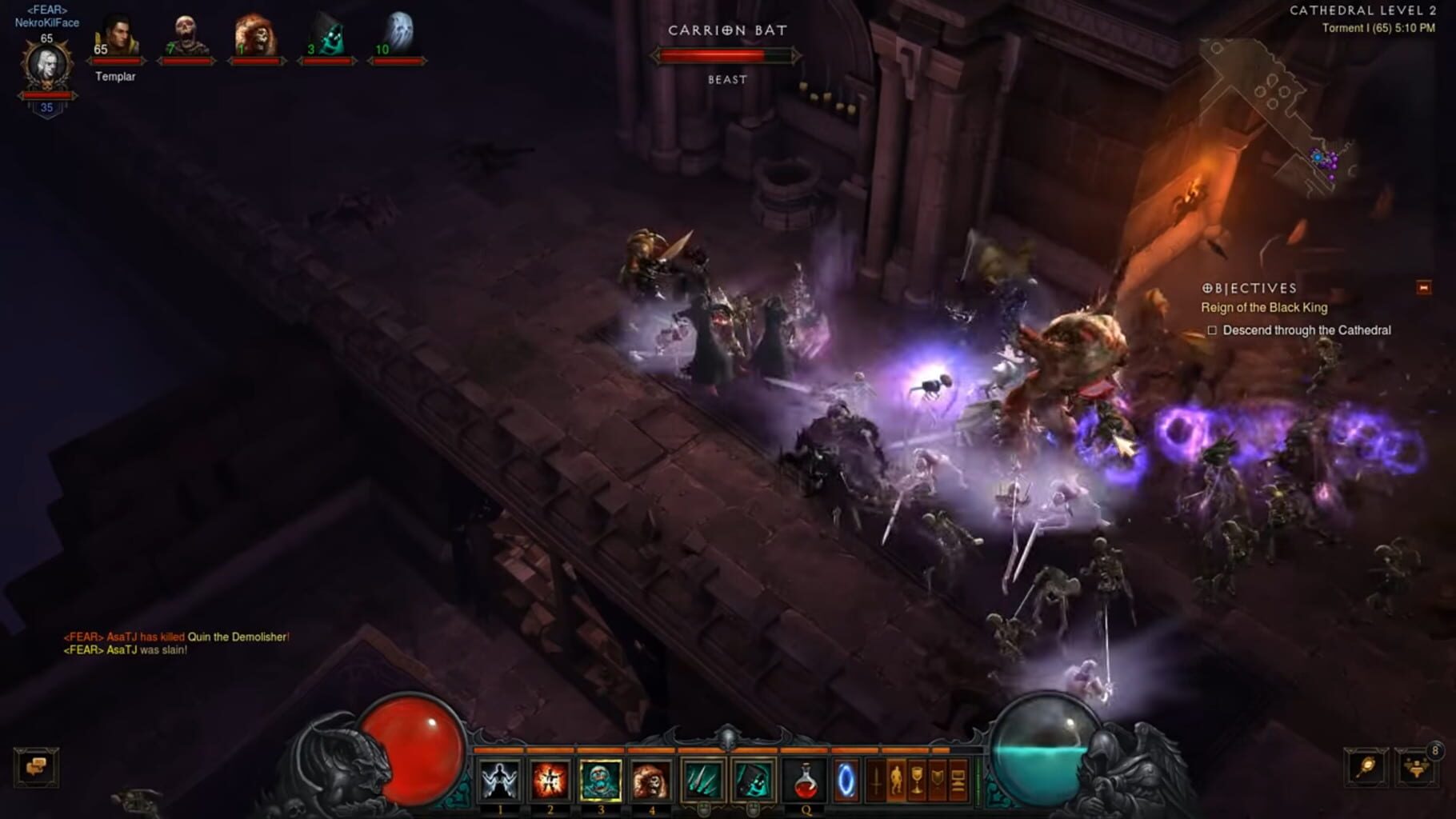The image size is (1456, 819).
Task: Click the quest name Reign of the Black King
Action: point(1263,306)
